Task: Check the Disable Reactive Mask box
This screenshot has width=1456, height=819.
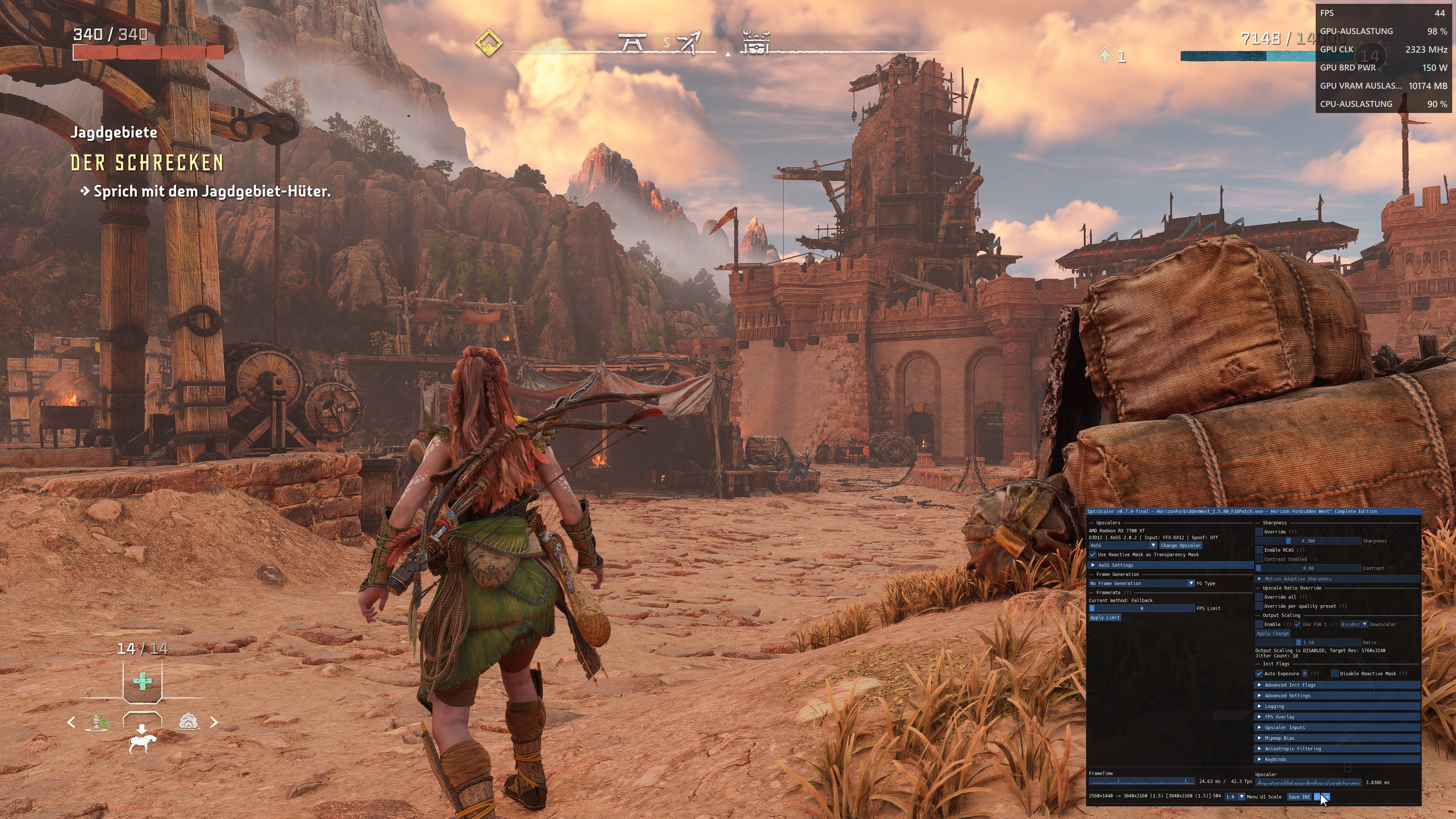Action: pos(1335,674)
